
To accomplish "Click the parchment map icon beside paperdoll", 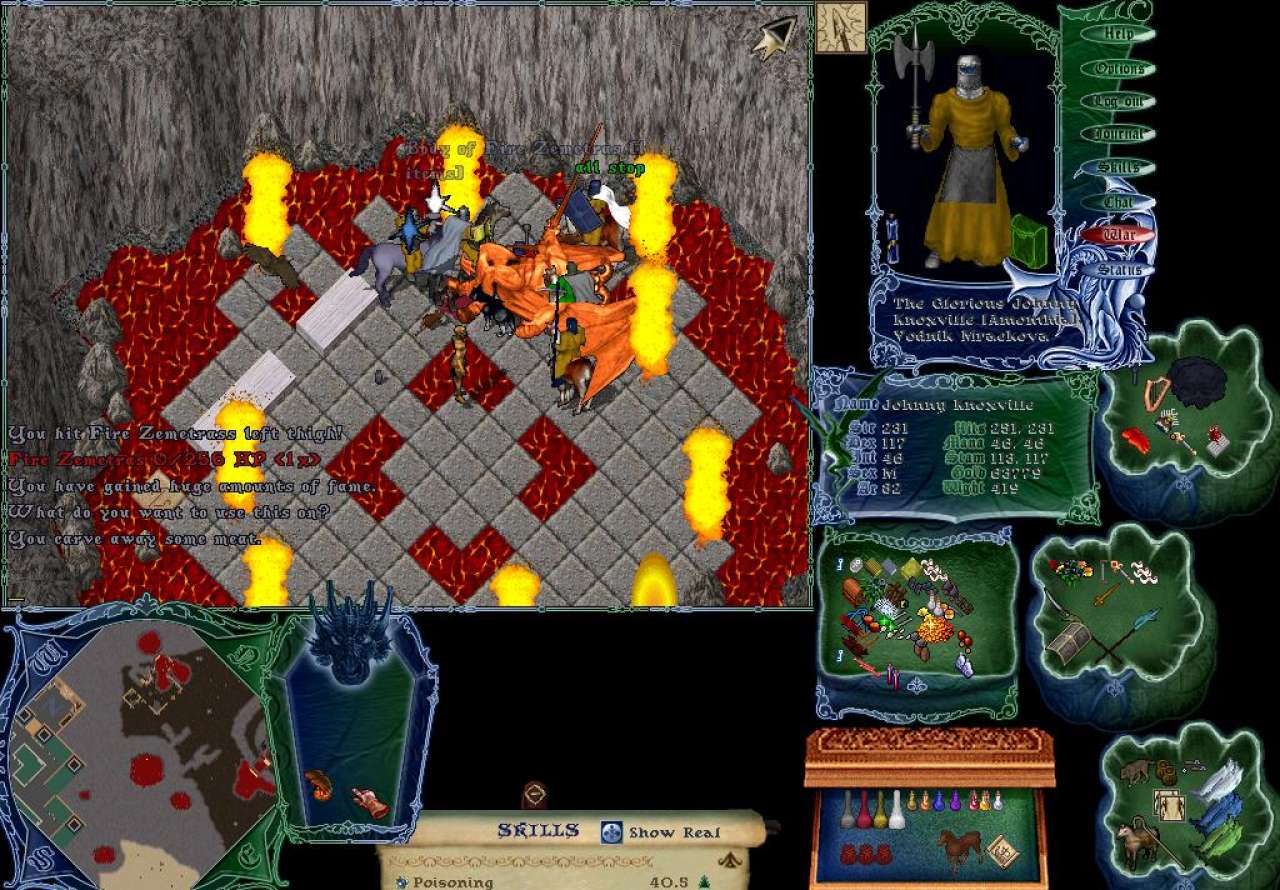I will click(x=839, y=27).
